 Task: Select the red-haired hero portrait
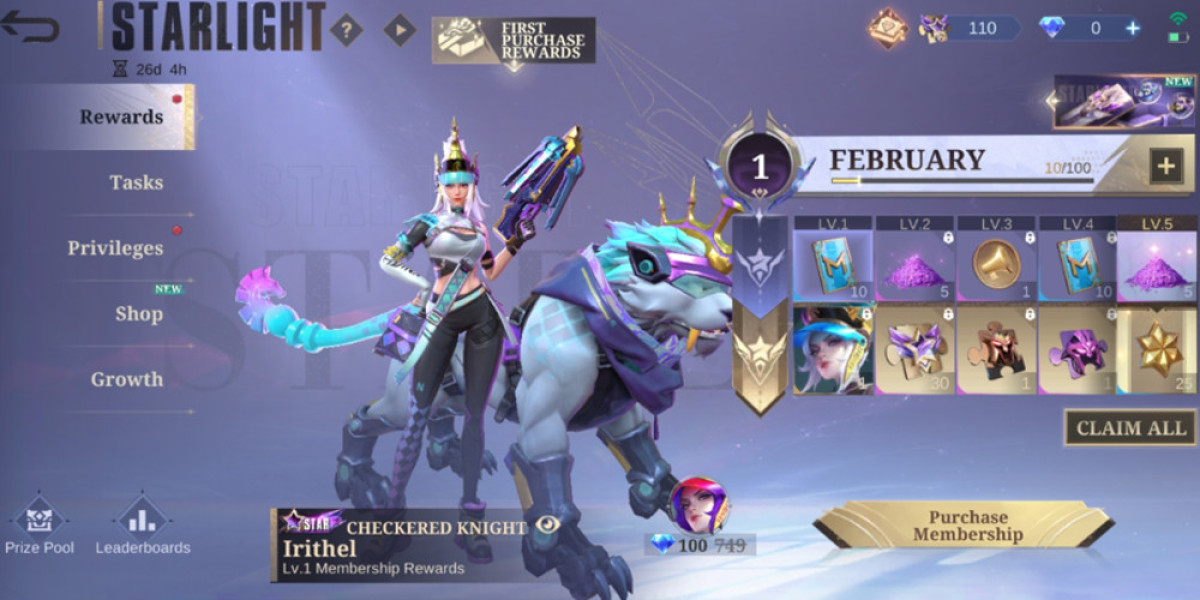[697, 505]
